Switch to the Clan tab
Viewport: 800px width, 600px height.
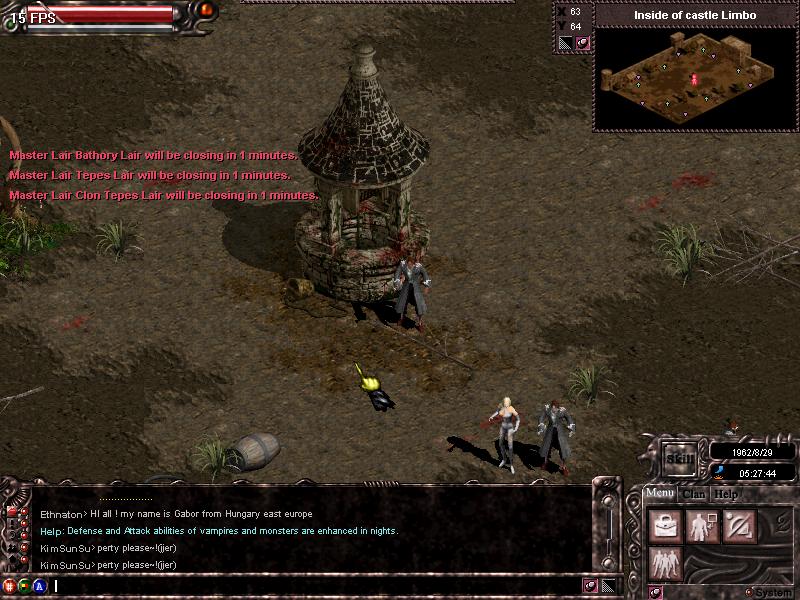tap(694, 494)
